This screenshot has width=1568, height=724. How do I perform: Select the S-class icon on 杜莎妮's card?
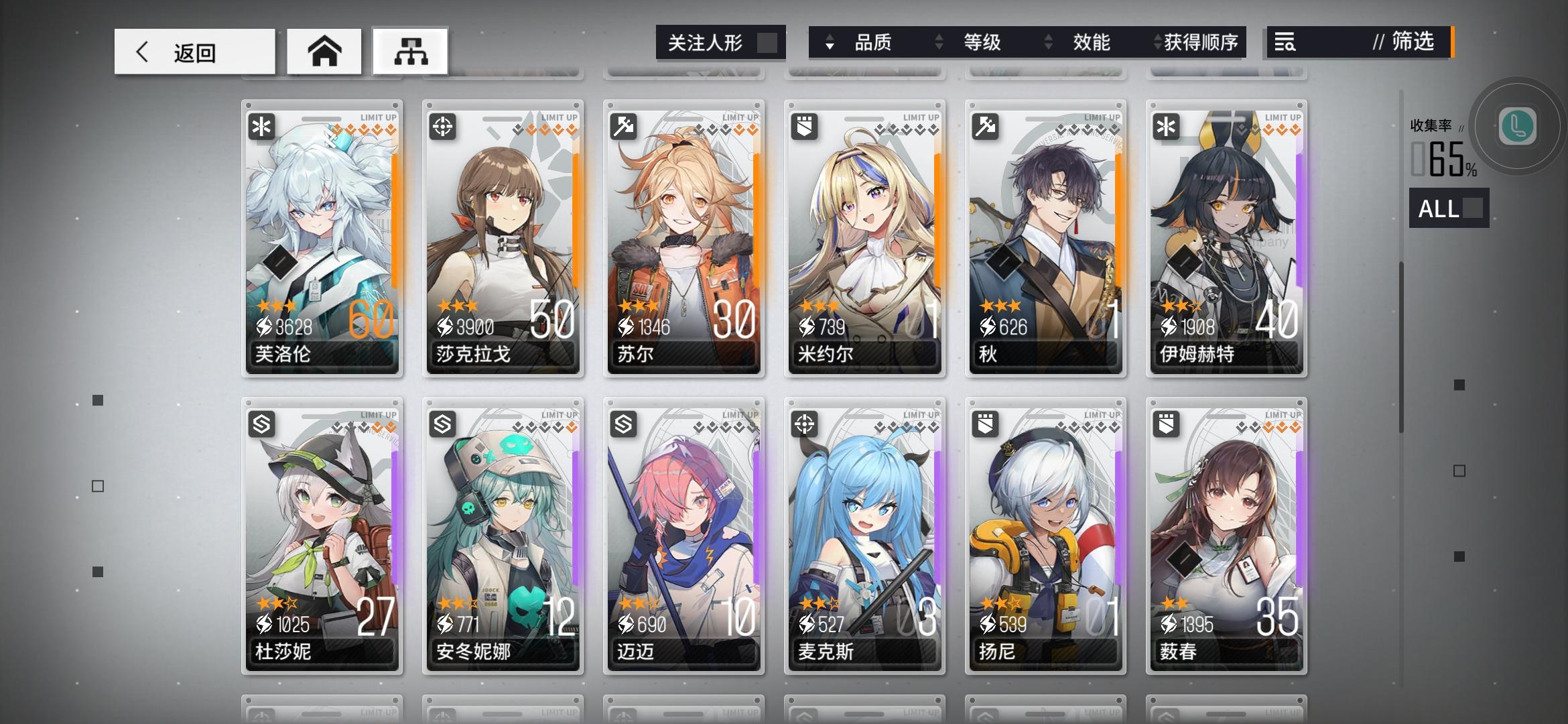(261, 425)
